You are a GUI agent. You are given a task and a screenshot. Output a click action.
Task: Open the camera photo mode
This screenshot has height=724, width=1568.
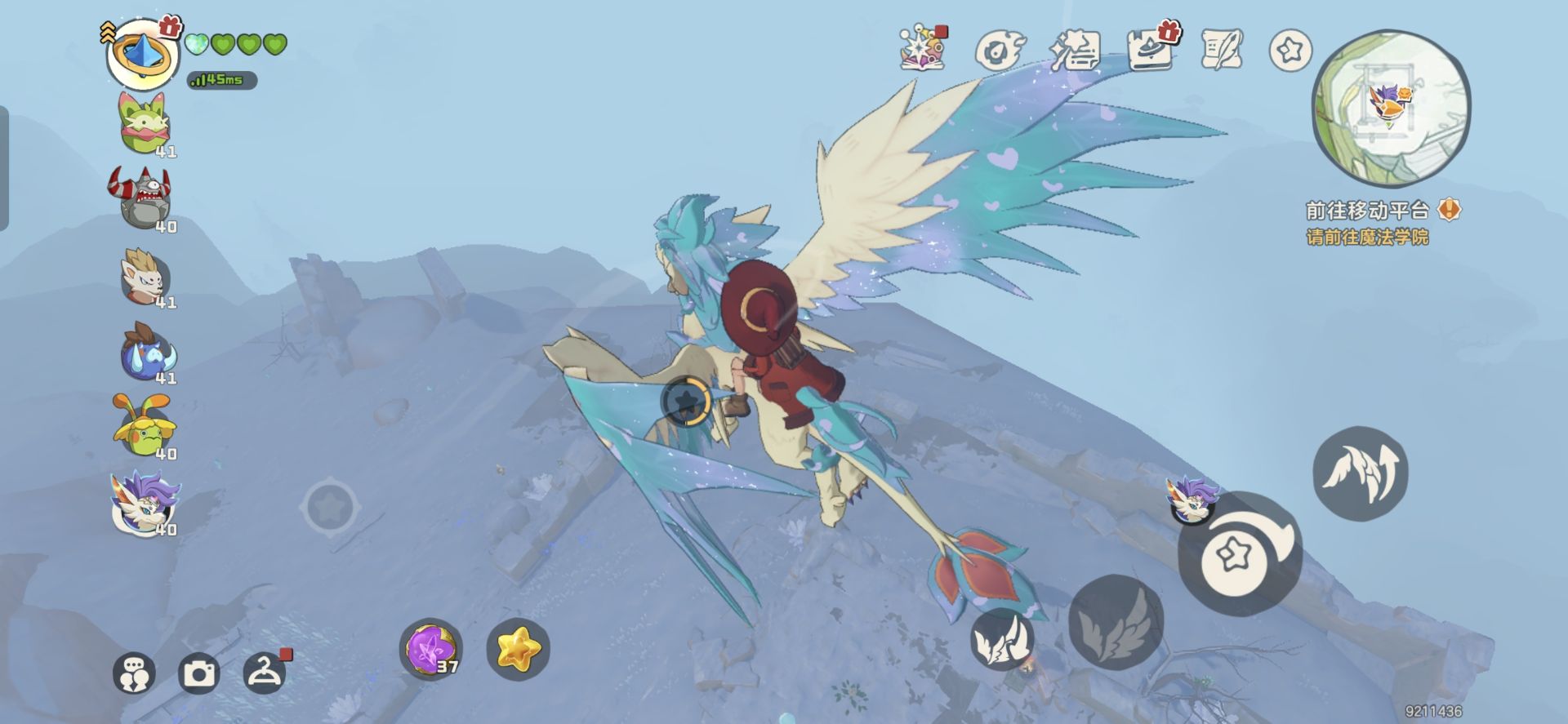[198, 673]
